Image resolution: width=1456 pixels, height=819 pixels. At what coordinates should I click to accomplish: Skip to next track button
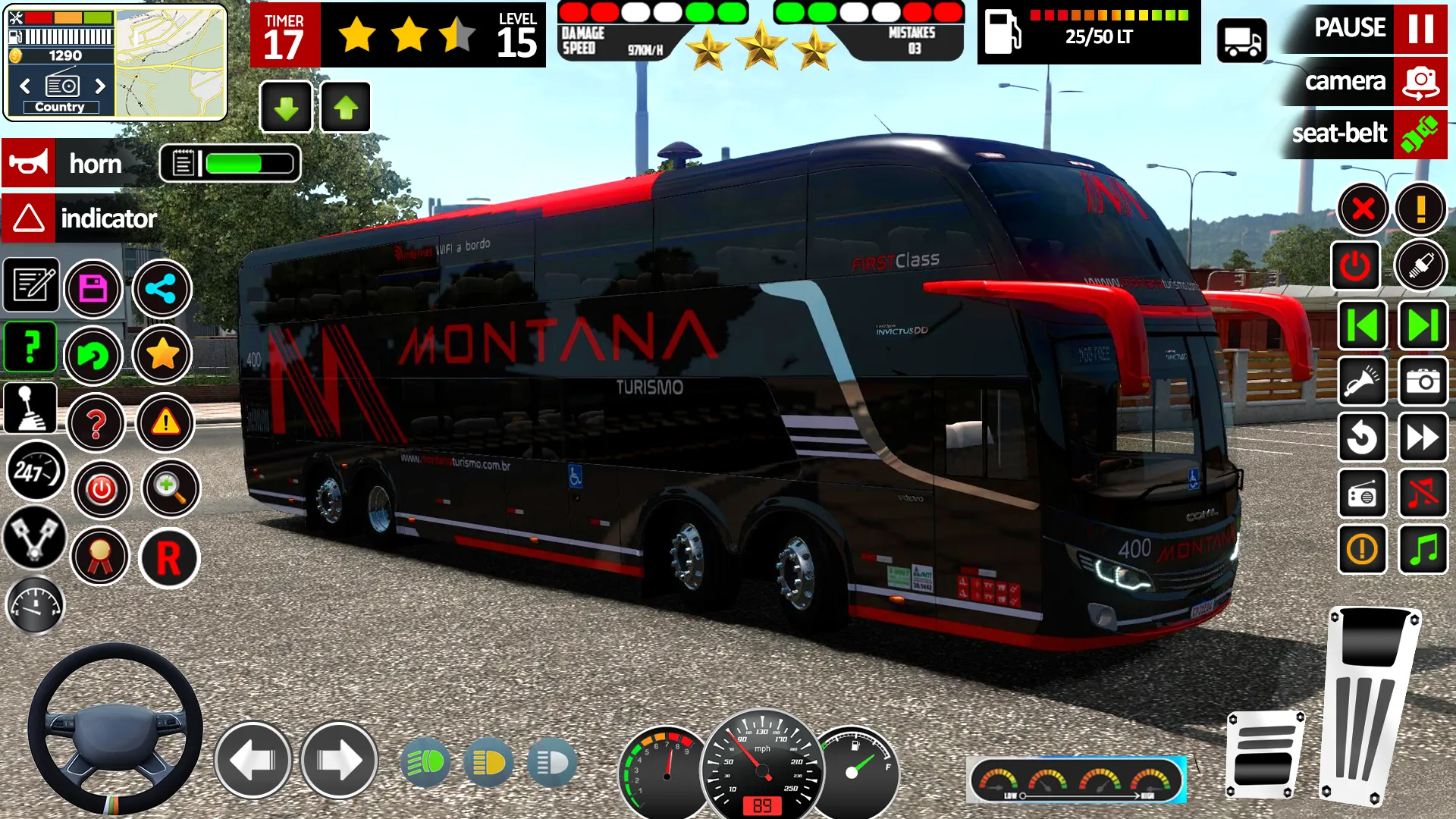[x=1423, y=325]
